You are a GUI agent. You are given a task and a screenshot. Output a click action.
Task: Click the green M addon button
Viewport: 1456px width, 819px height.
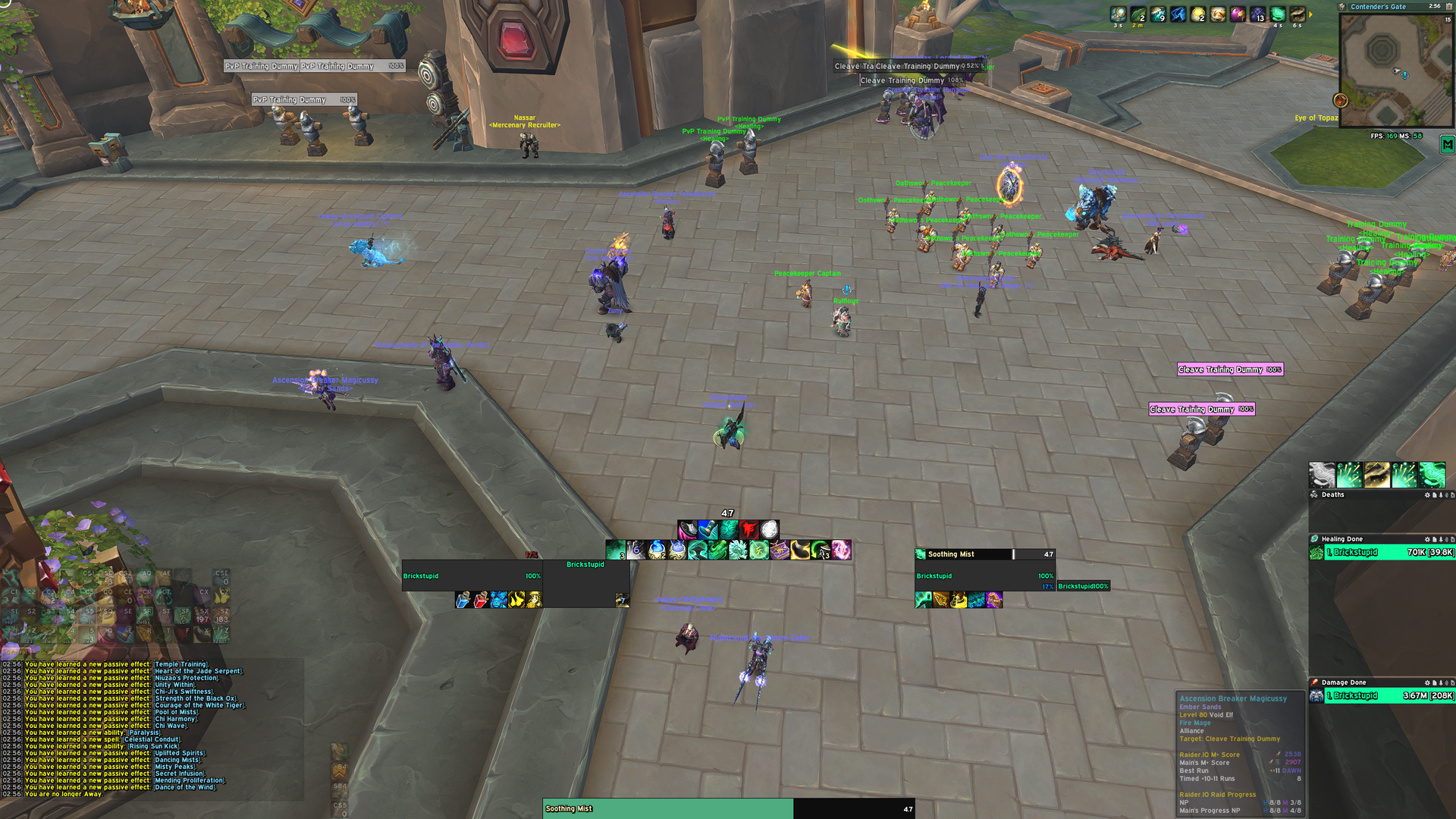pyautogui.click(x=1447, y=145)
